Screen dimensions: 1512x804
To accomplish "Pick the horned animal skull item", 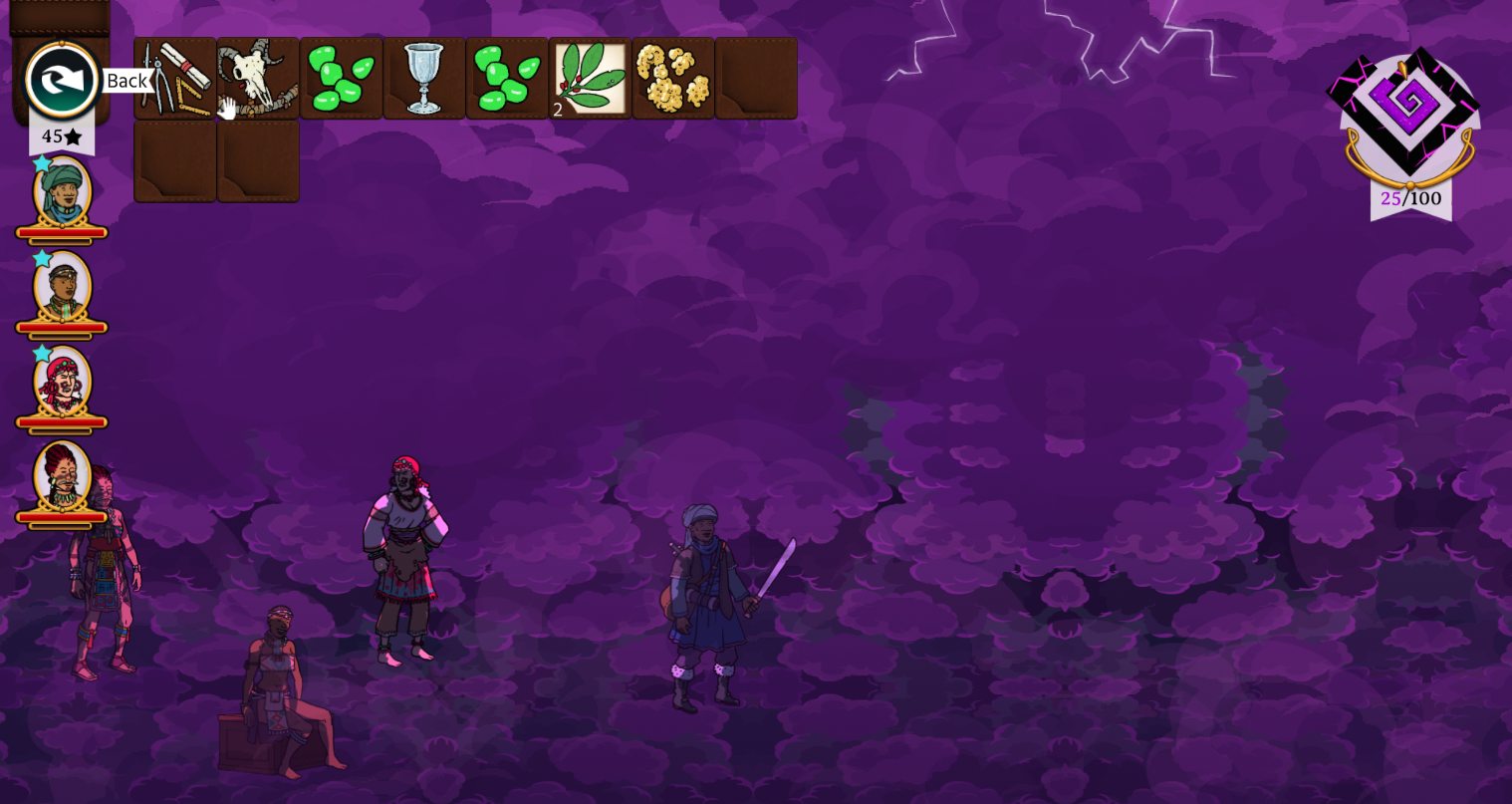I will [x=258, y=78].
